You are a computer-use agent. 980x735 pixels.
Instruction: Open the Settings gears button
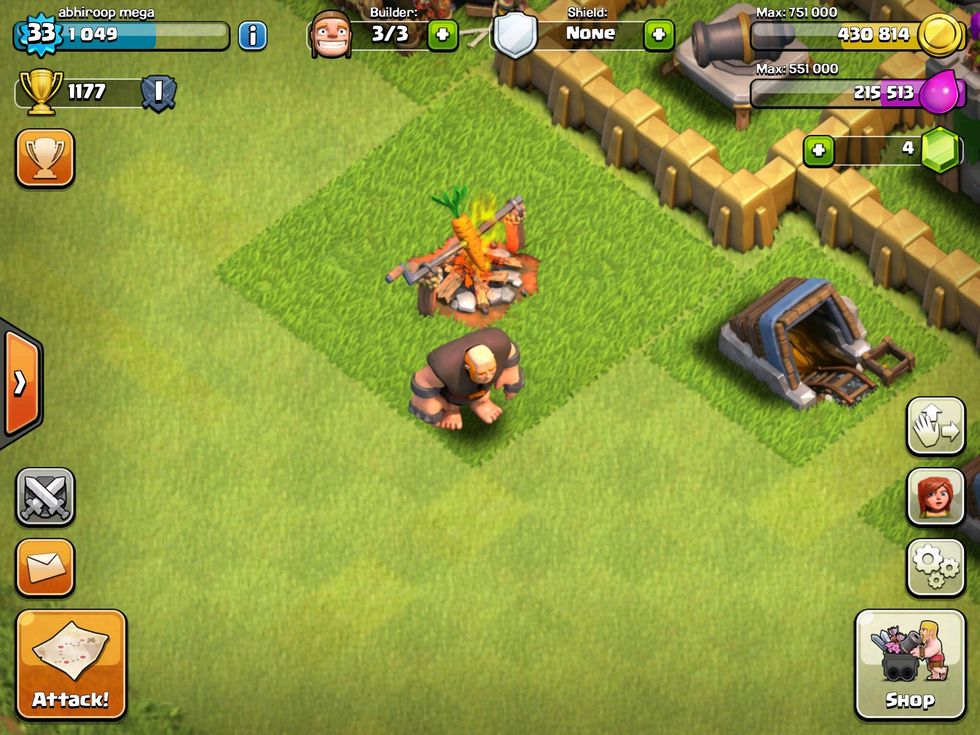[x=935, y=567]
